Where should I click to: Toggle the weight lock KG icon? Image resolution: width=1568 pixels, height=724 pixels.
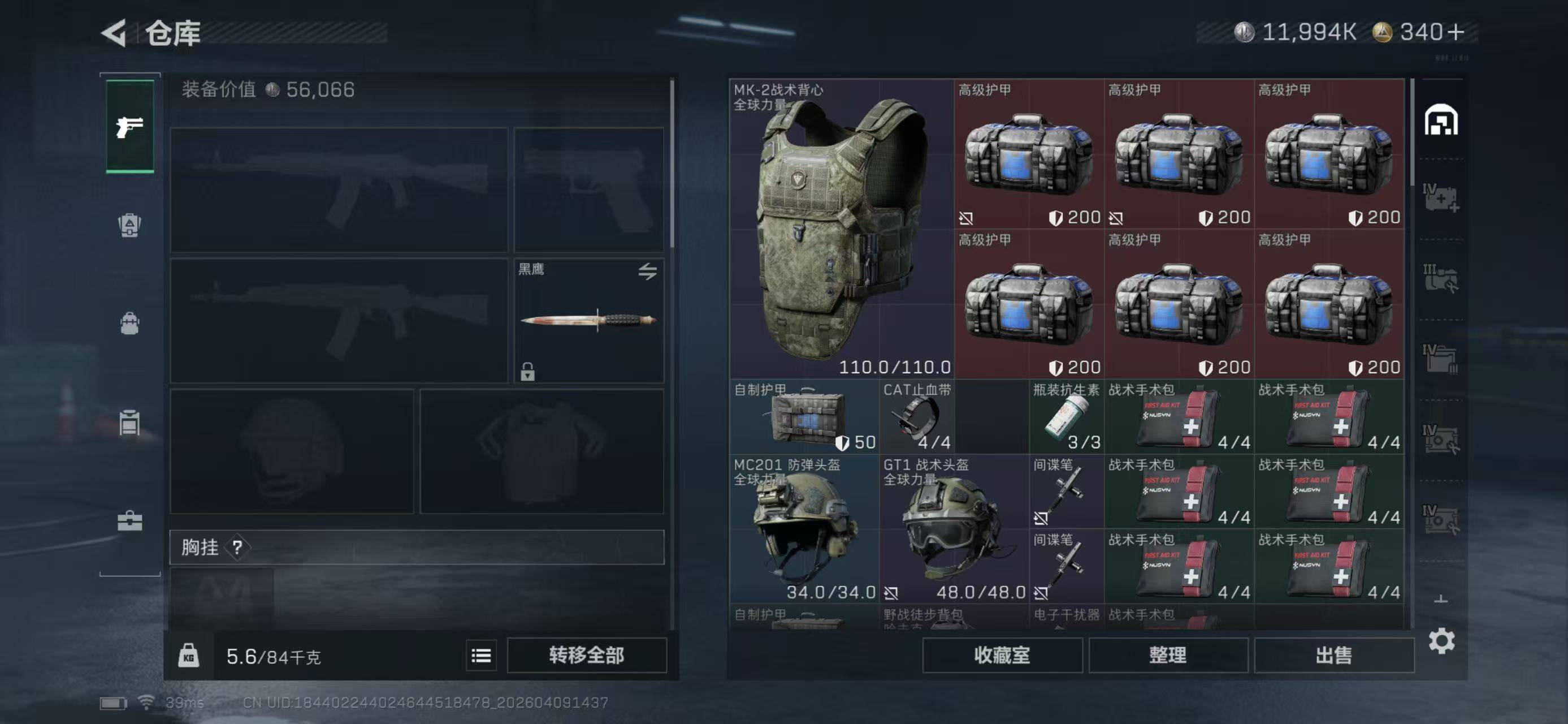point(189,656)
